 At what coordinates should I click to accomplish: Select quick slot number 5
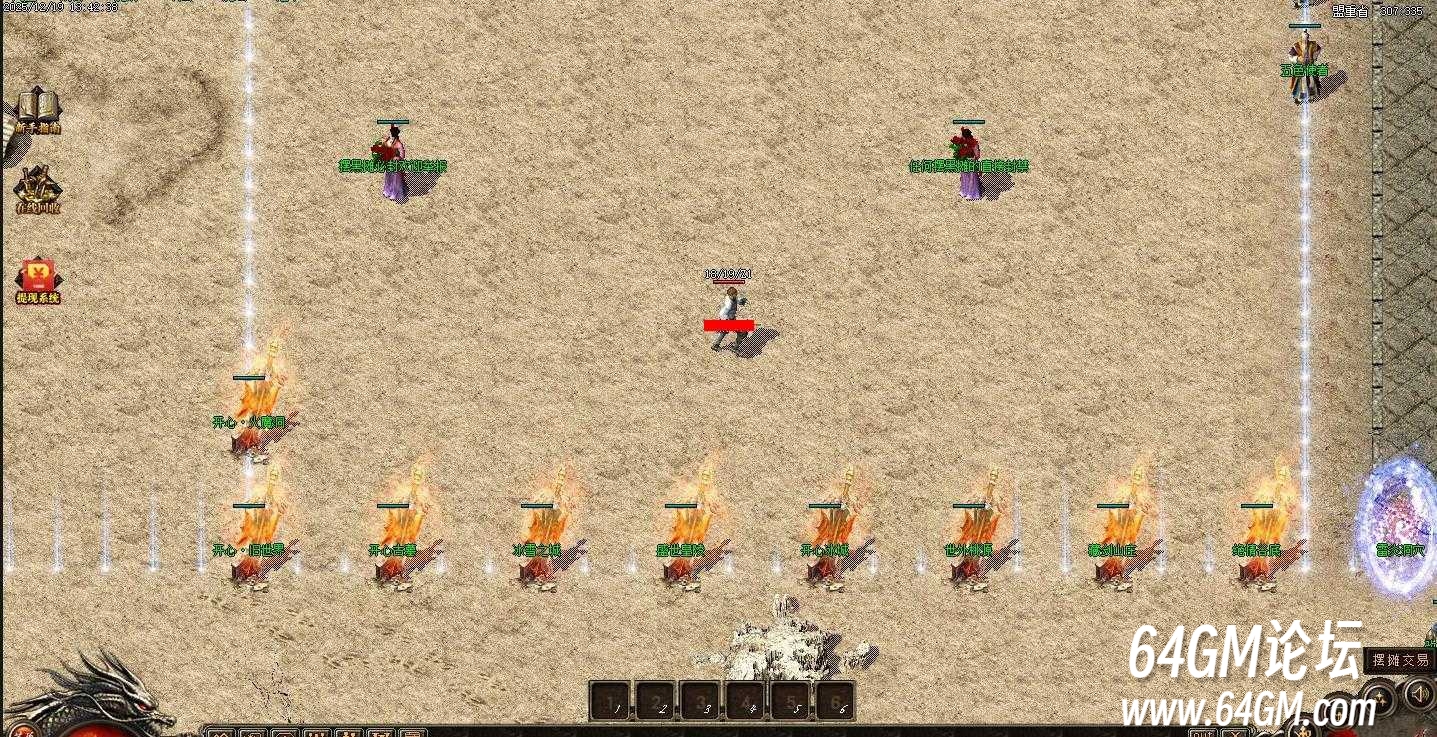click(791, 701)
